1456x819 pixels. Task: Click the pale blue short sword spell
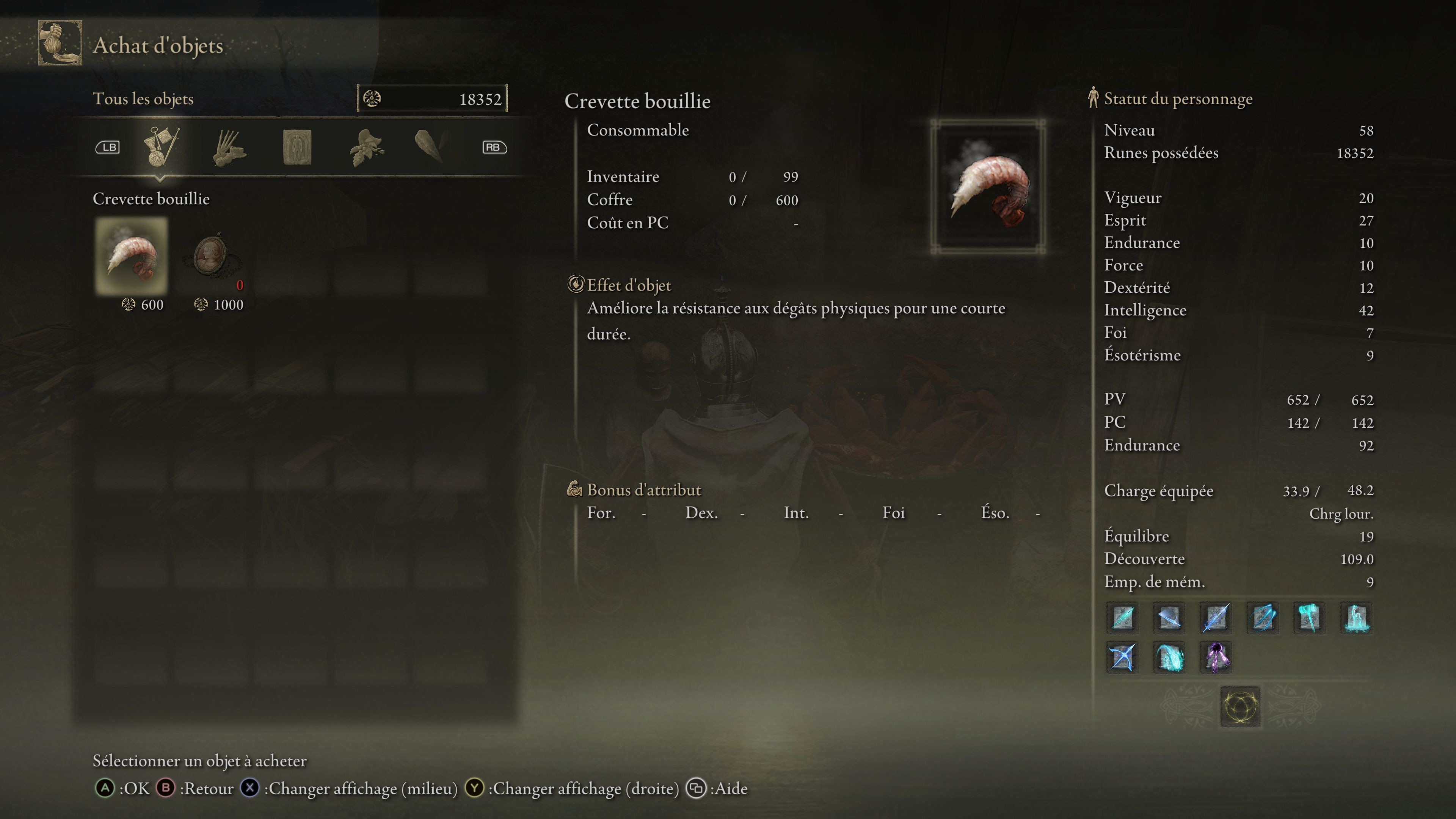(x=1169, y=617)
